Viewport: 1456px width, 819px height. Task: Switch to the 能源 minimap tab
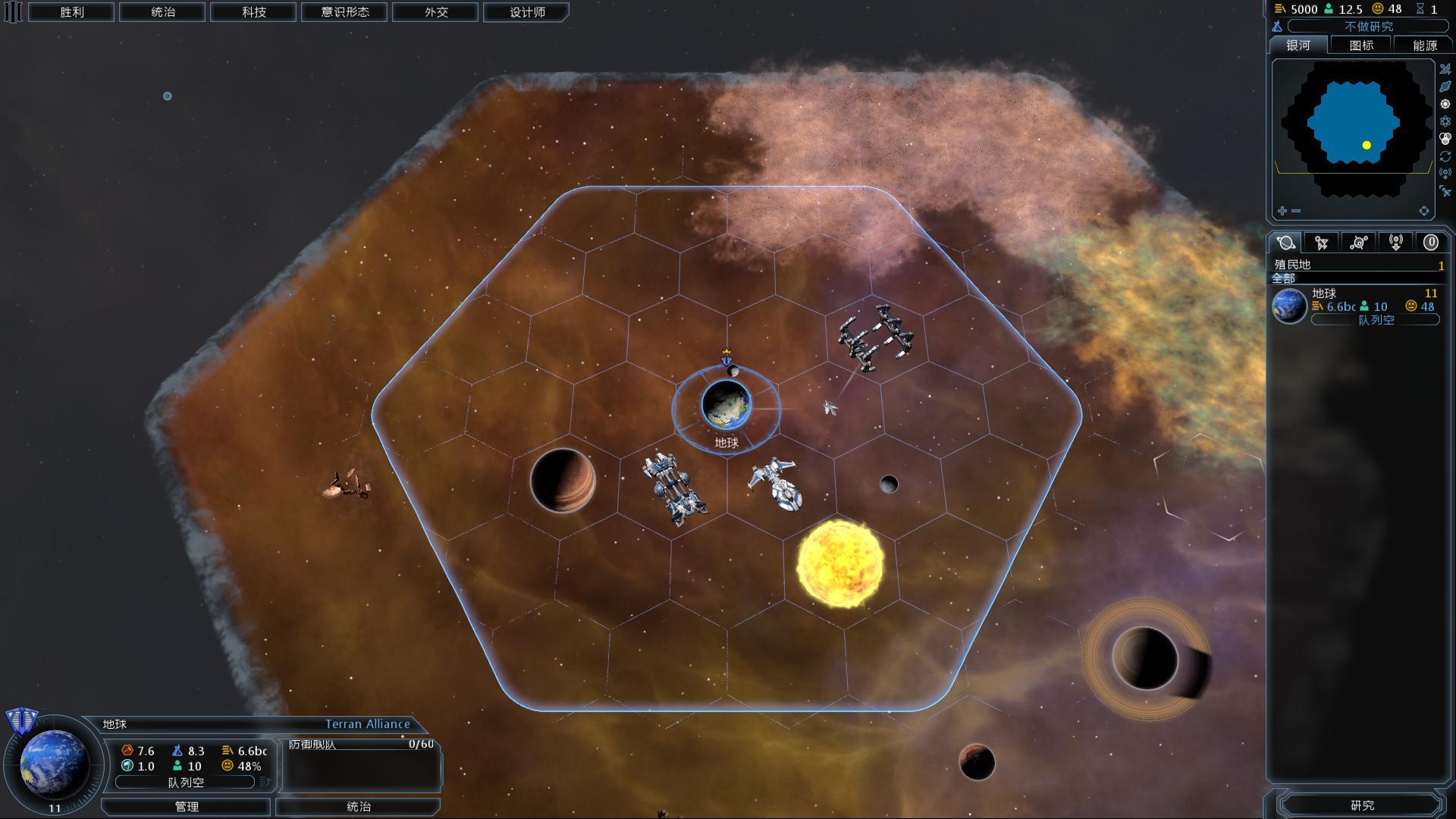1424,45
